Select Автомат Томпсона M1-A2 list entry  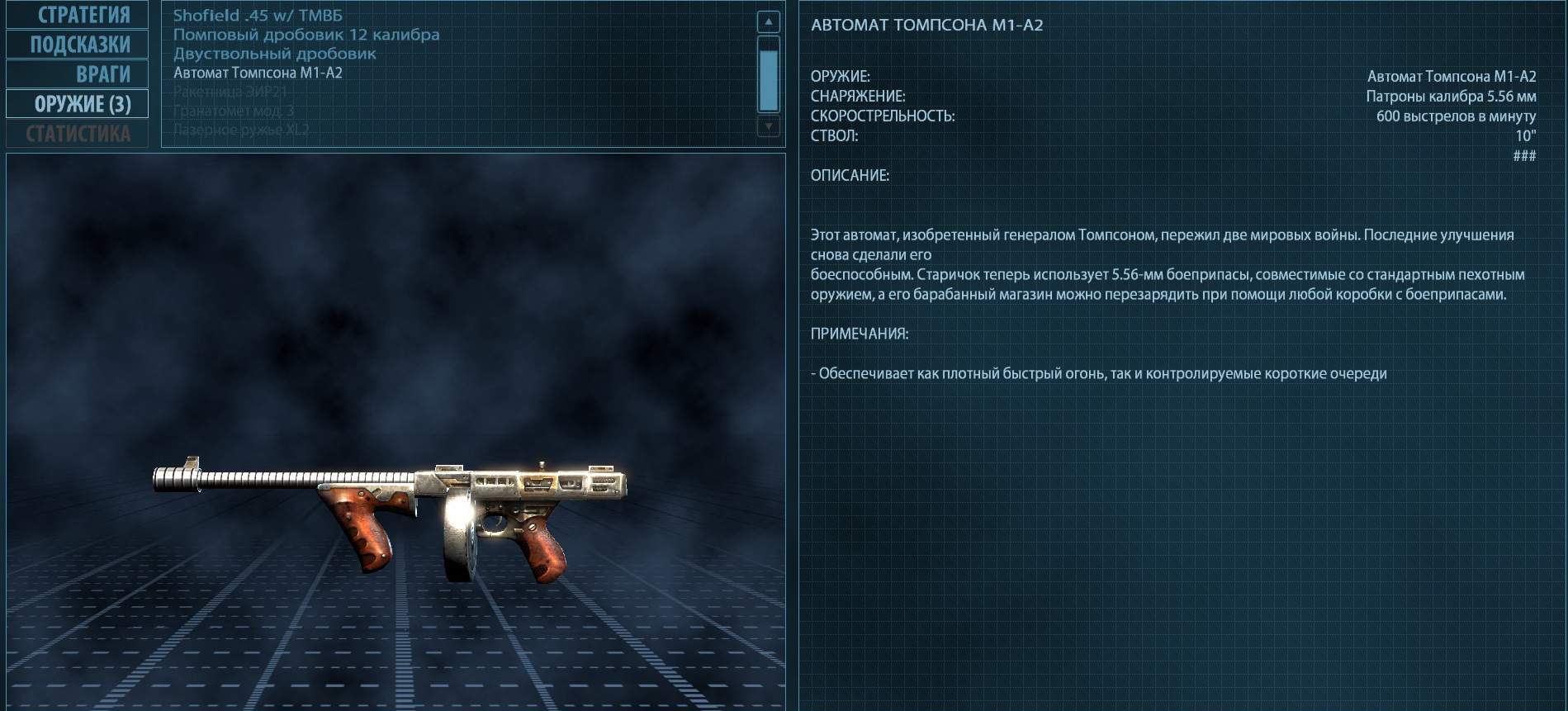(258, 73)
